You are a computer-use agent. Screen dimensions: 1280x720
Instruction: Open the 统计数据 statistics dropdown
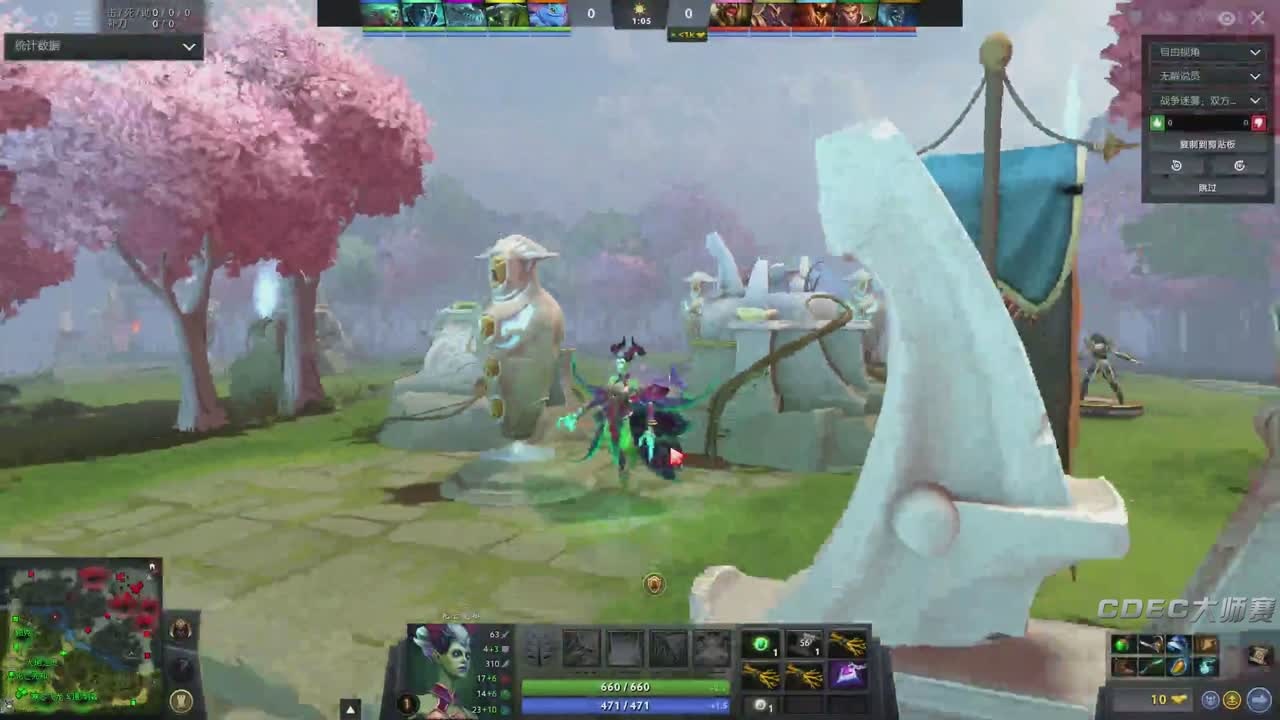click(103, 46)
